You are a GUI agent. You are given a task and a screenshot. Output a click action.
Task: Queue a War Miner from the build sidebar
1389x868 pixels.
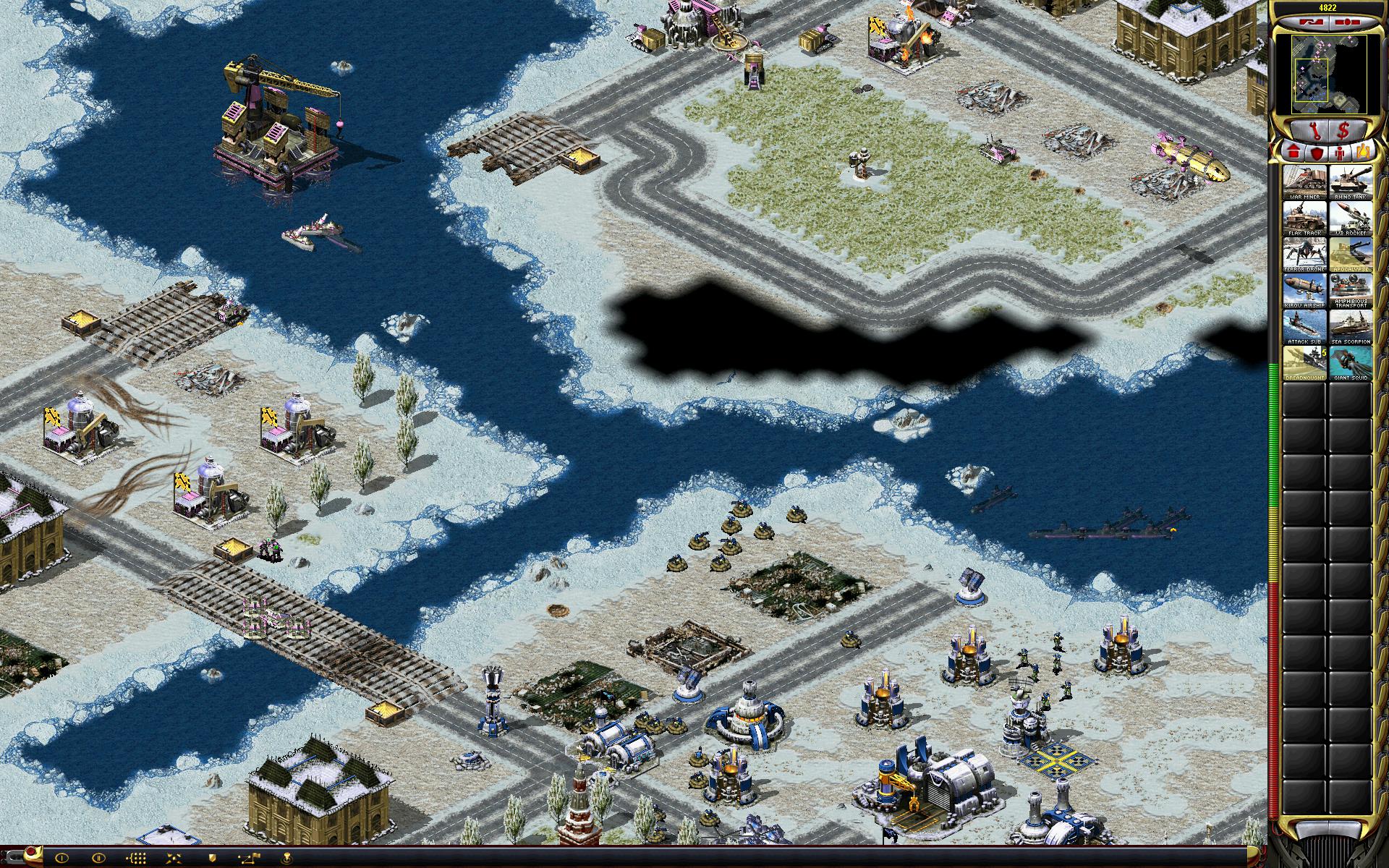click(x=1304, y=182)
